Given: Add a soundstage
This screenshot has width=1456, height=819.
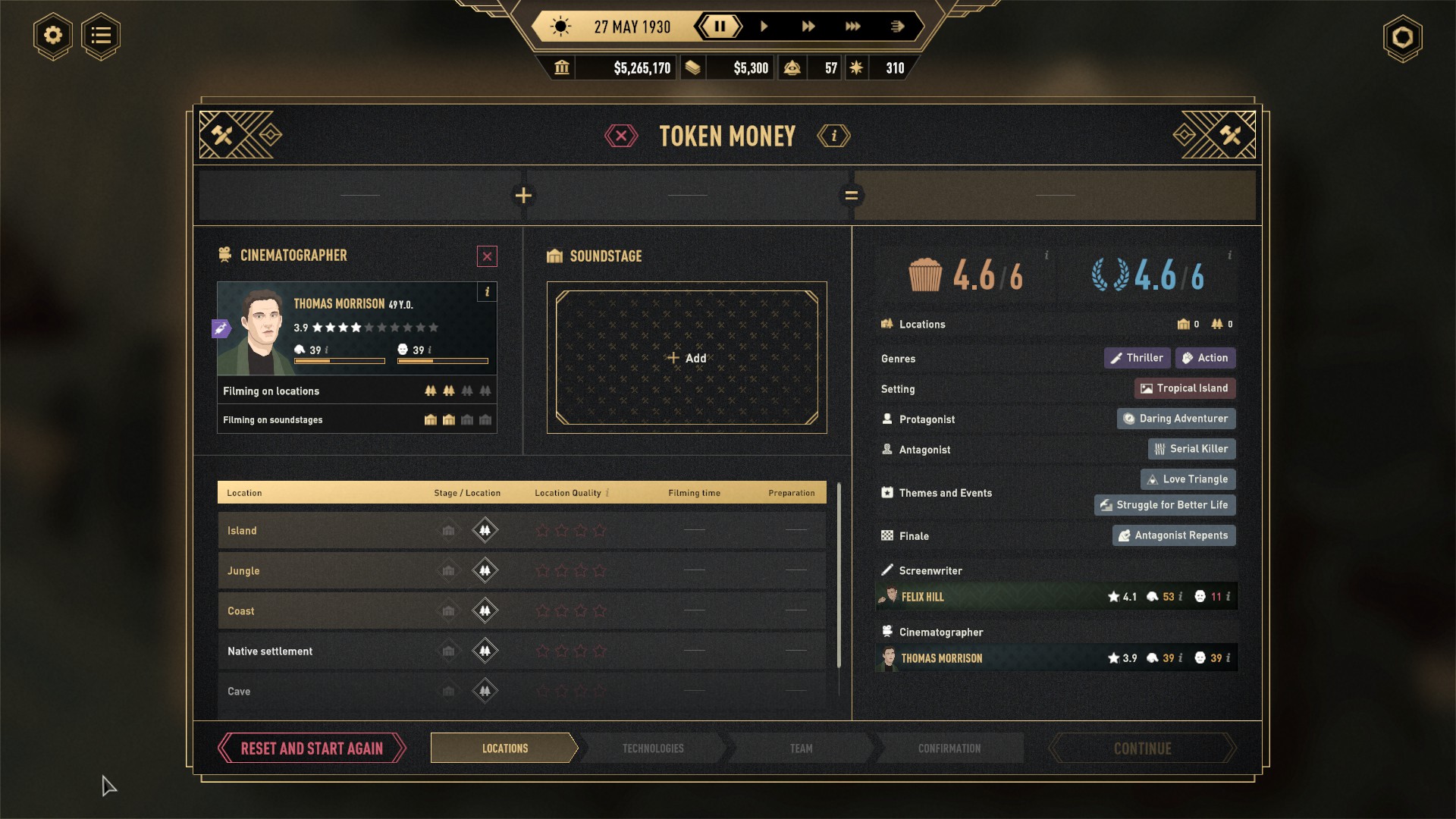Looking at the screenshot, I should tap(686, 358).
